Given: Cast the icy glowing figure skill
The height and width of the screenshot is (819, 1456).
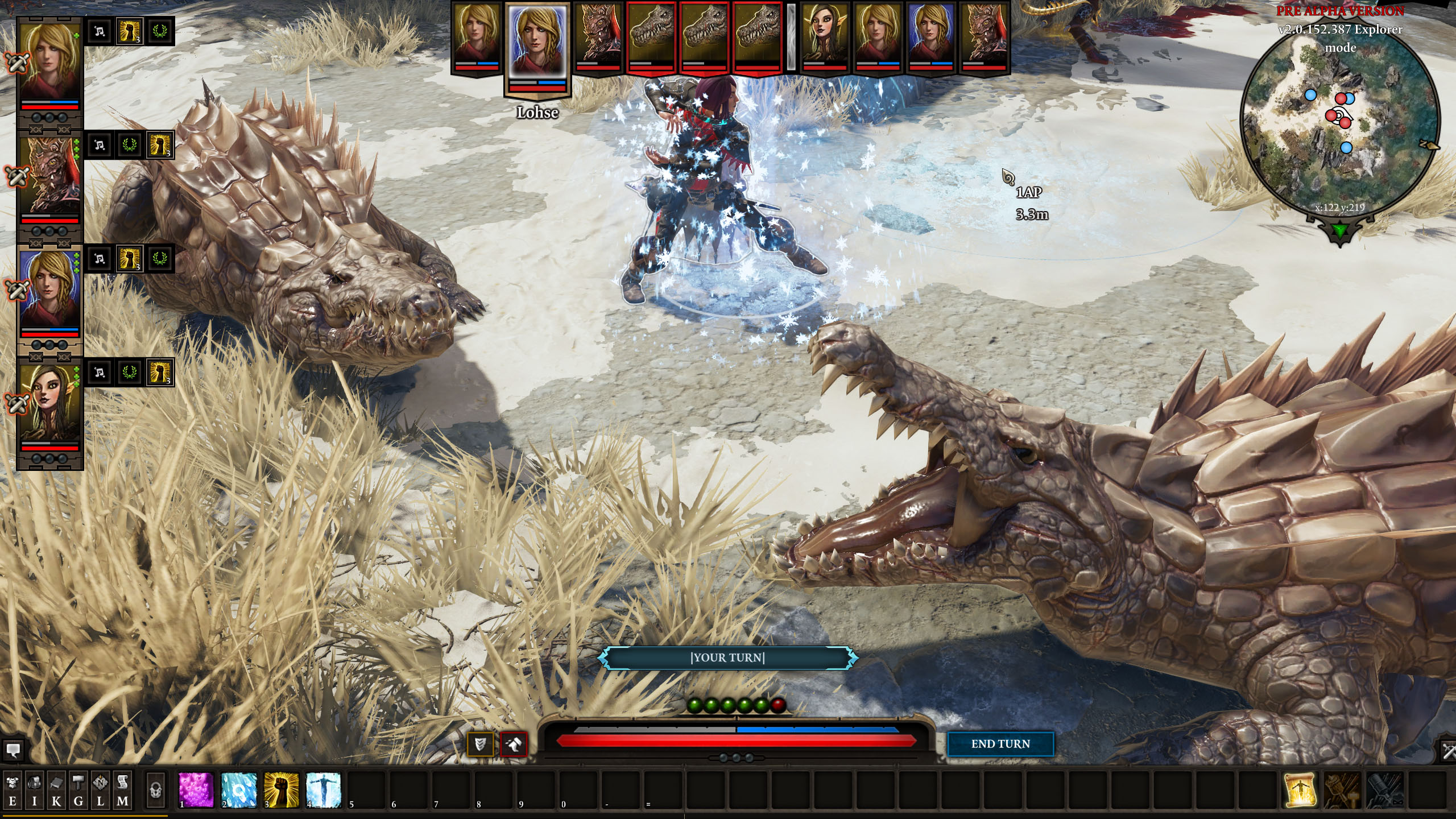Looking at the screenshot, I should point(323,789).
